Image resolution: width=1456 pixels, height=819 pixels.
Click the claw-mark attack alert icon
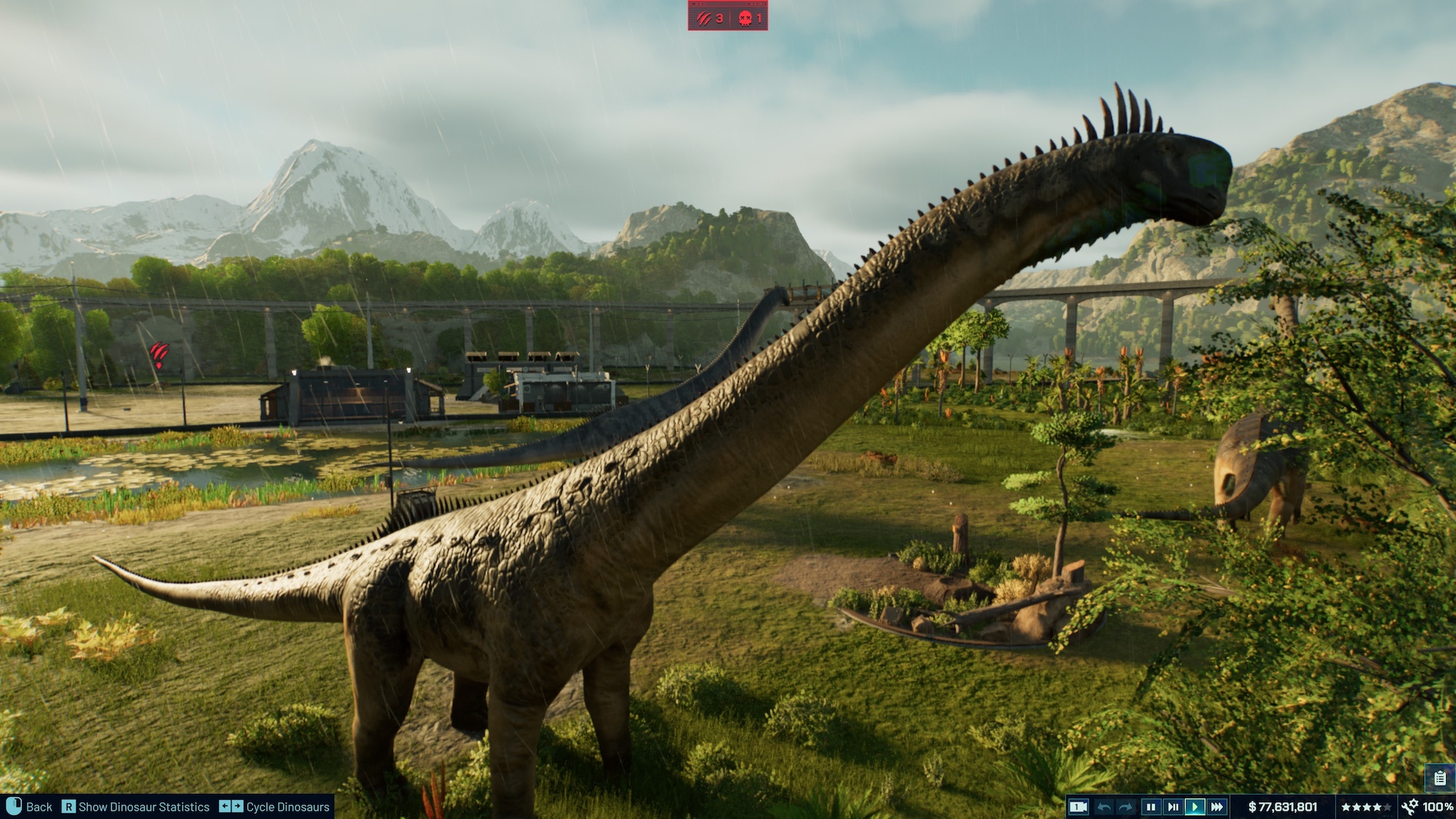(x=704, y=17)
